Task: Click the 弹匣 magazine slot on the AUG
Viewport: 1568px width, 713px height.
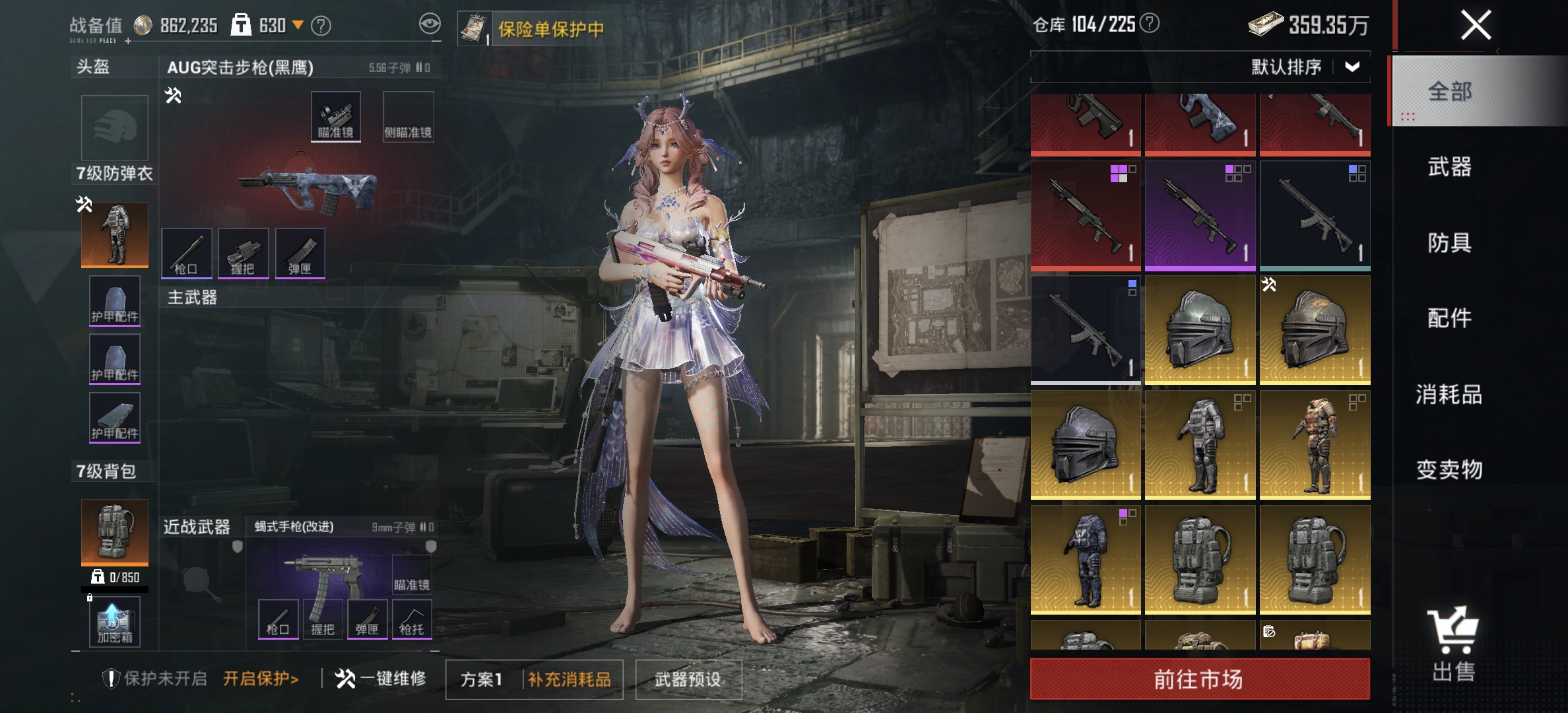Action: (300, 253)
